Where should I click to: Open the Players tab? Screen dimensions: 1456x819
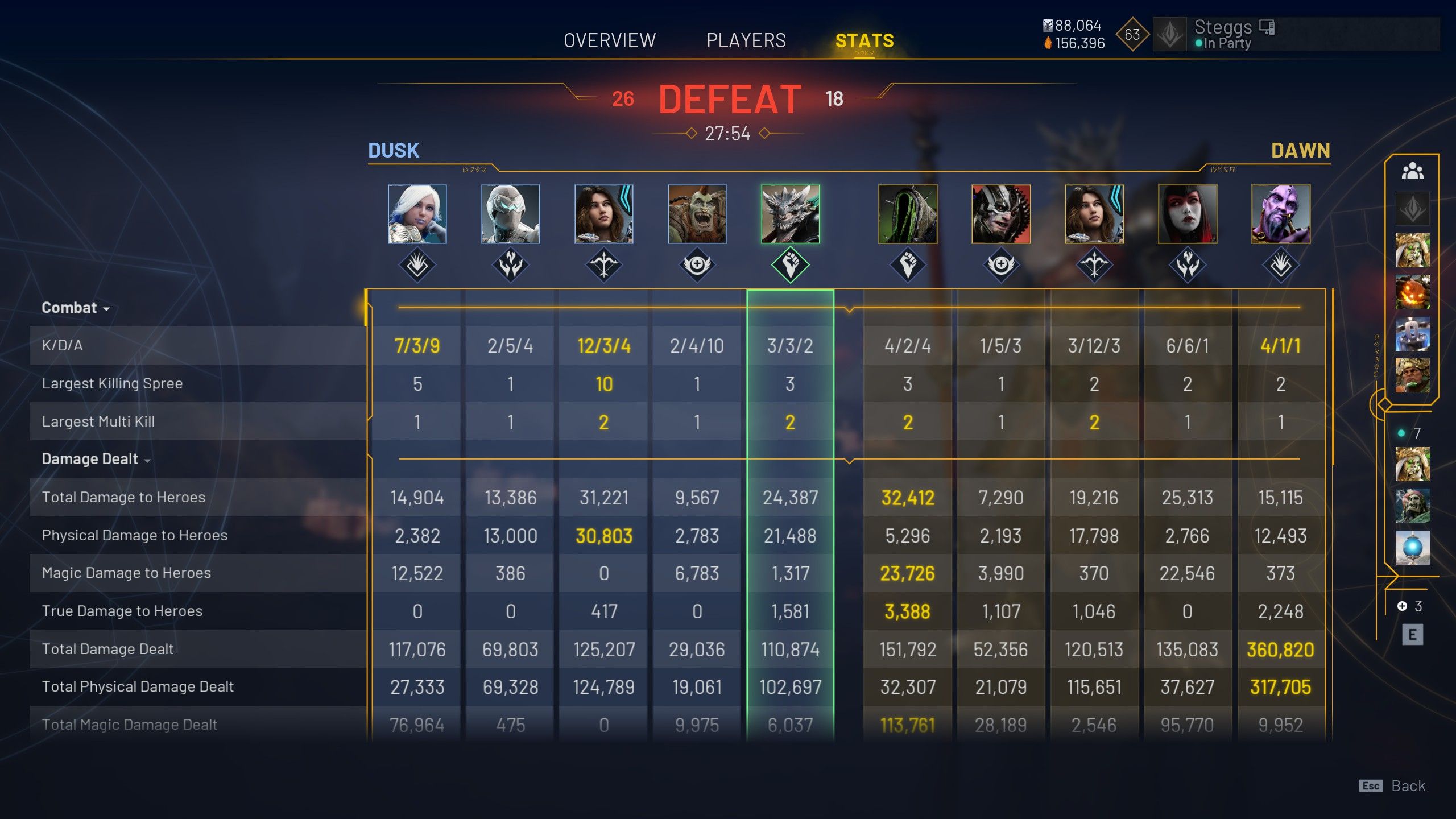click(746, 41)
